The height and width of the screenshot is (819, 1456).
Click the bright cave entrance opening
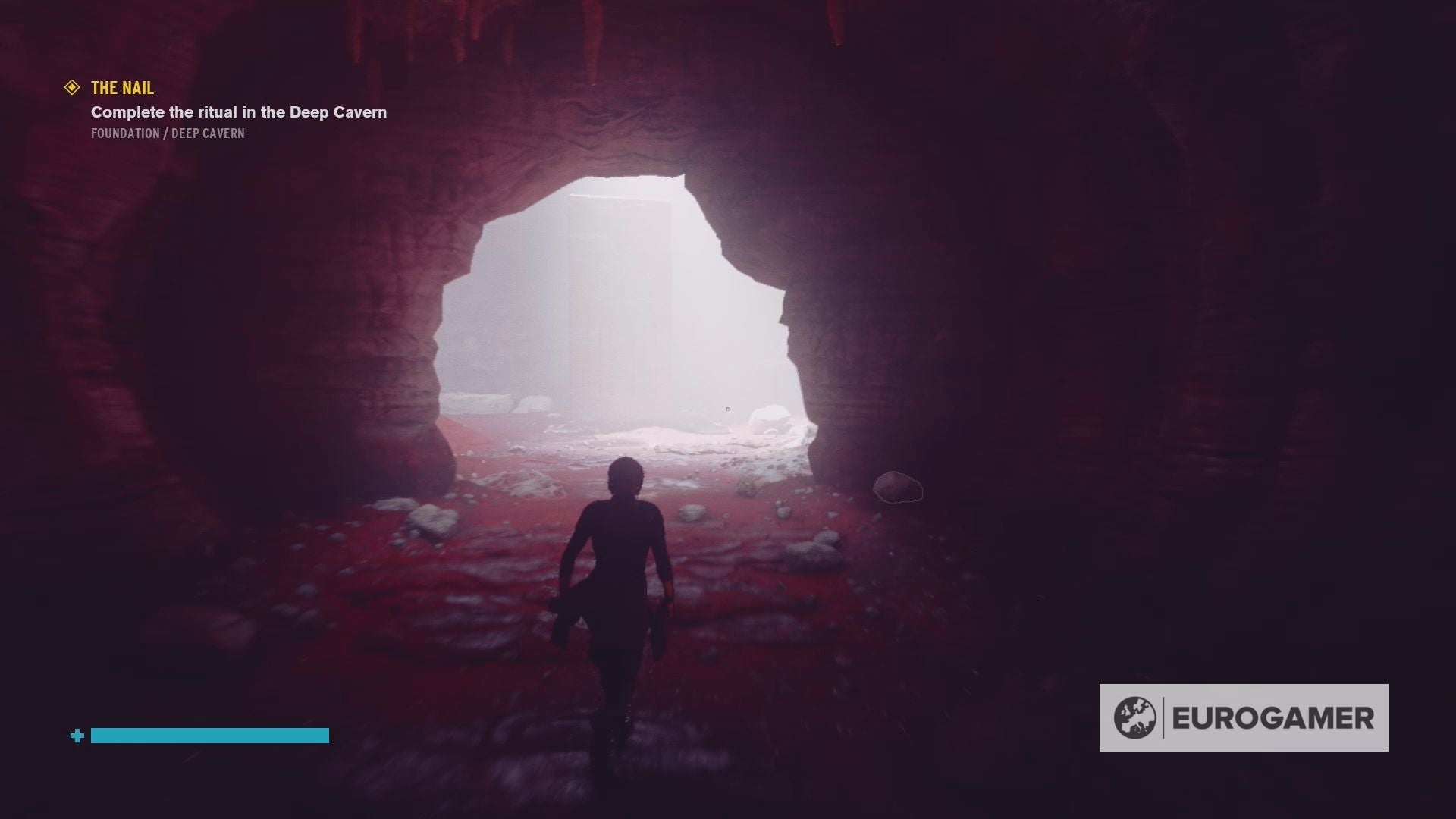coord(622,318)
